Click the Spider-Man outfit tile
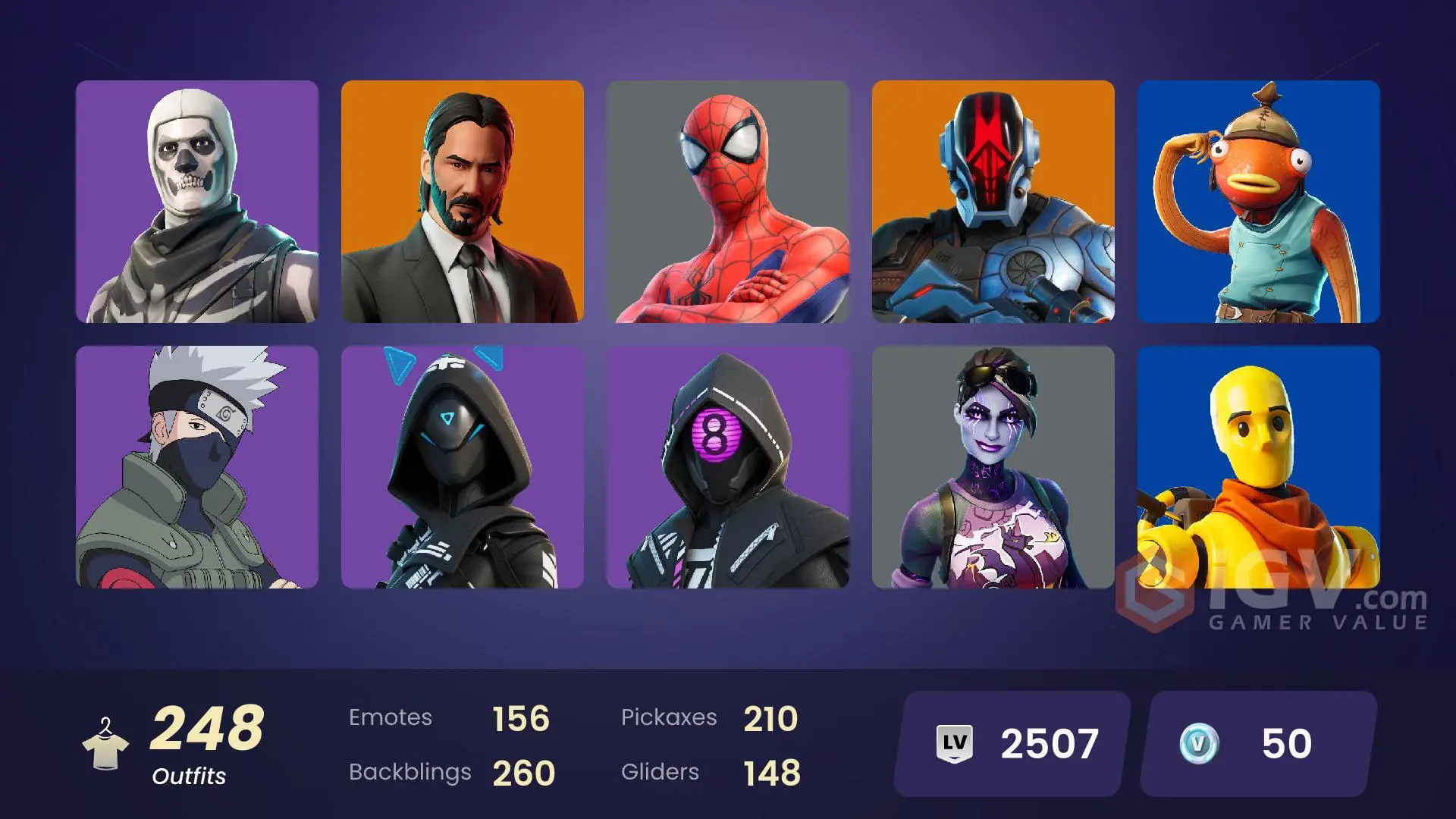1456x819 pixels. [x=728, y=205]
